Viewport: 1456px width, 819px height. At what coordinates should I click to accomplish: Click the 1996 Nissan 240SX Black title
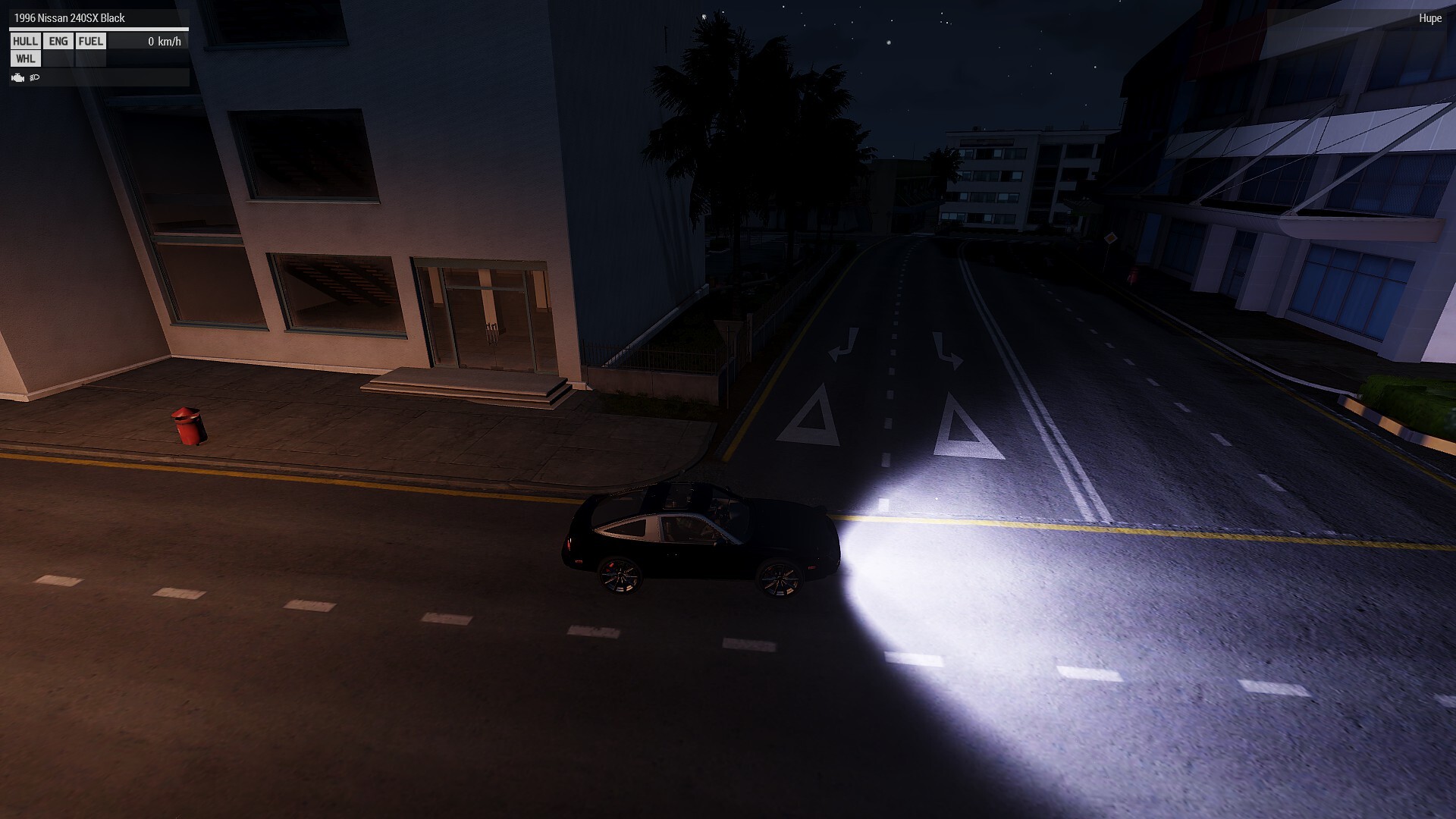69,18
